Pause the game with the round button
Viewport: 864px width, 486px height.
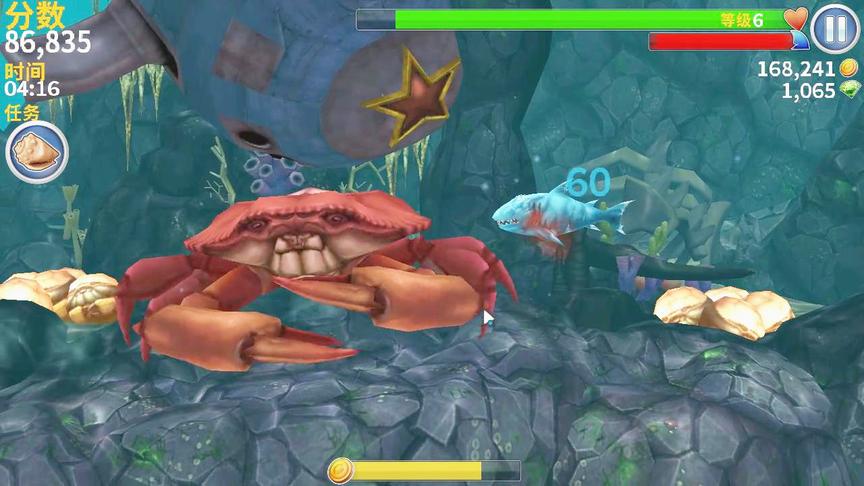(834, 28)
